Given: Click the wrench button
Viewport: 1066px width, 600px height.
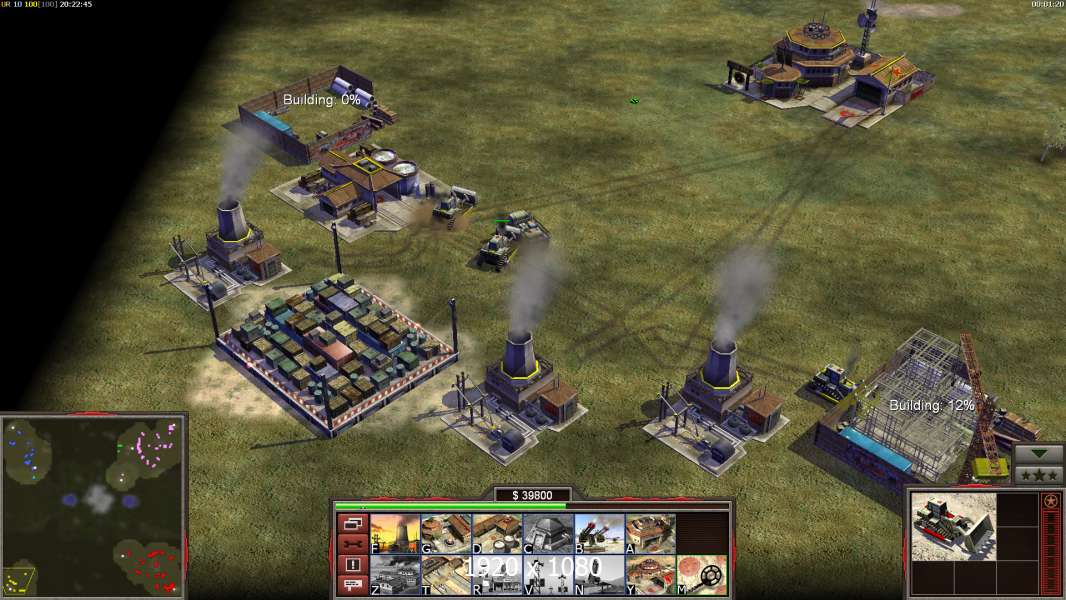Looking at the screenshot, I should pos(351,543).
